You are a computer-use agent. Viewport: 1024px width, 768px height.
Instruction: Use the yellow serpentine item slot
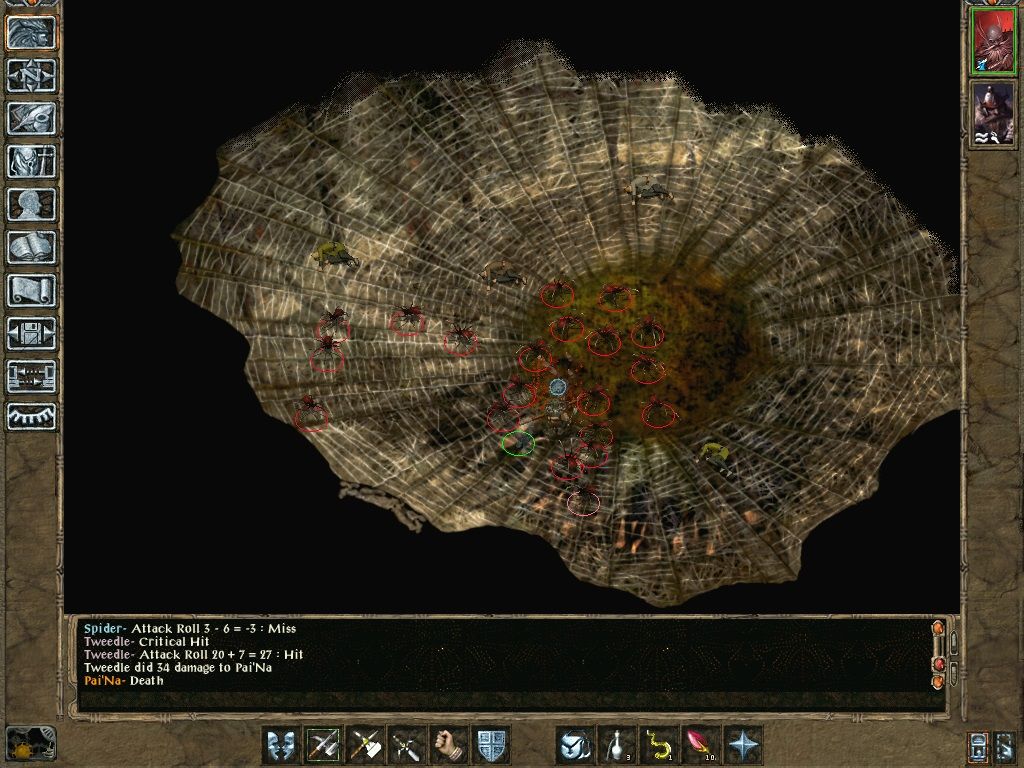(659, 745)
